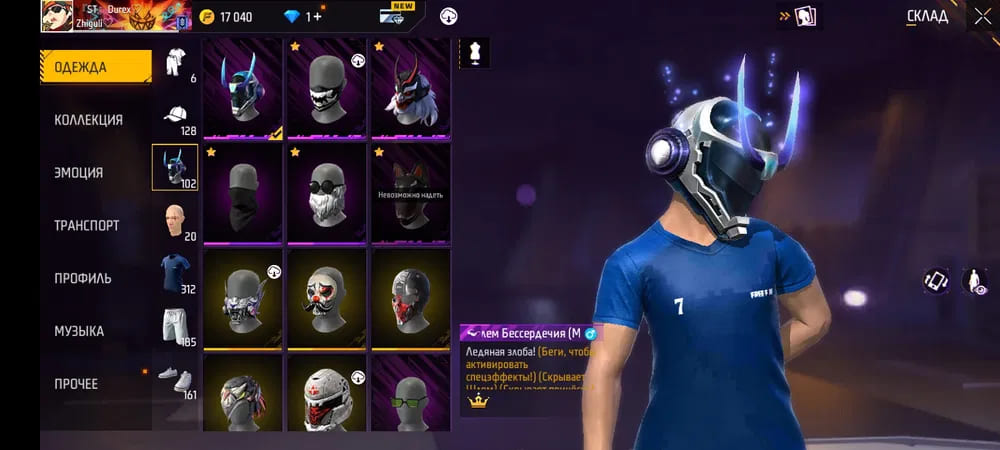This screenshot has width=1000, height=450.
Task: Switch to the КОЛЛЕКЦИЯ tab
Action: 89,120
